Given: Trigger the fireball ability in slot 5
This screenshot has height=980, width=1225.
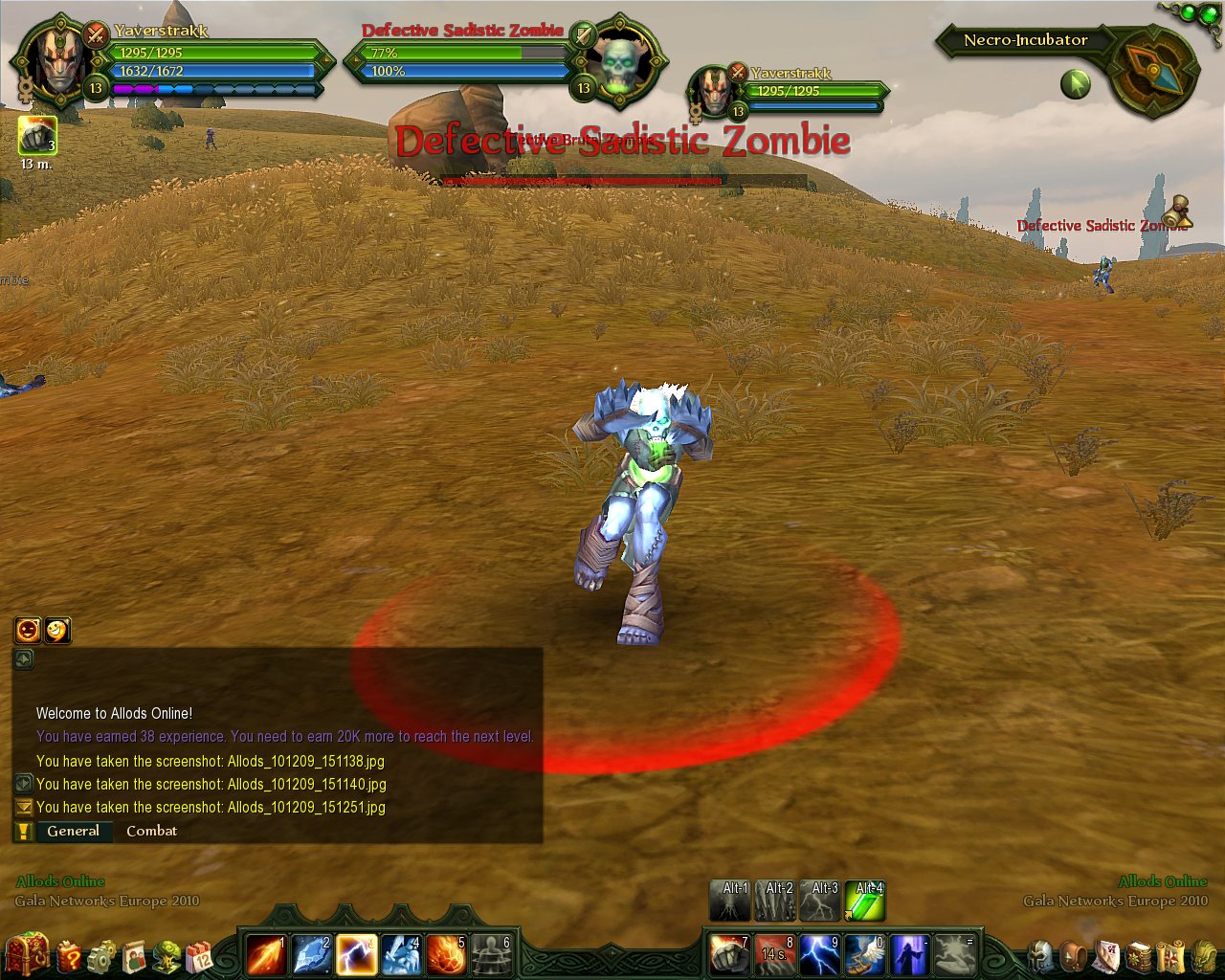Looking at the screenshot, I should [x=446, y=954].
